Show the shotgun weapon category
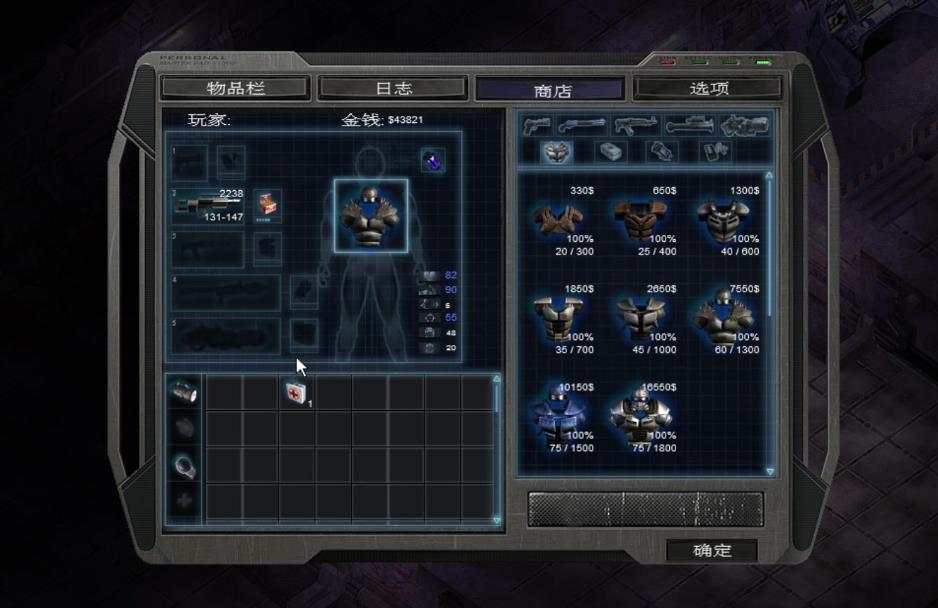The image size is (938, 608). point(582,126)
